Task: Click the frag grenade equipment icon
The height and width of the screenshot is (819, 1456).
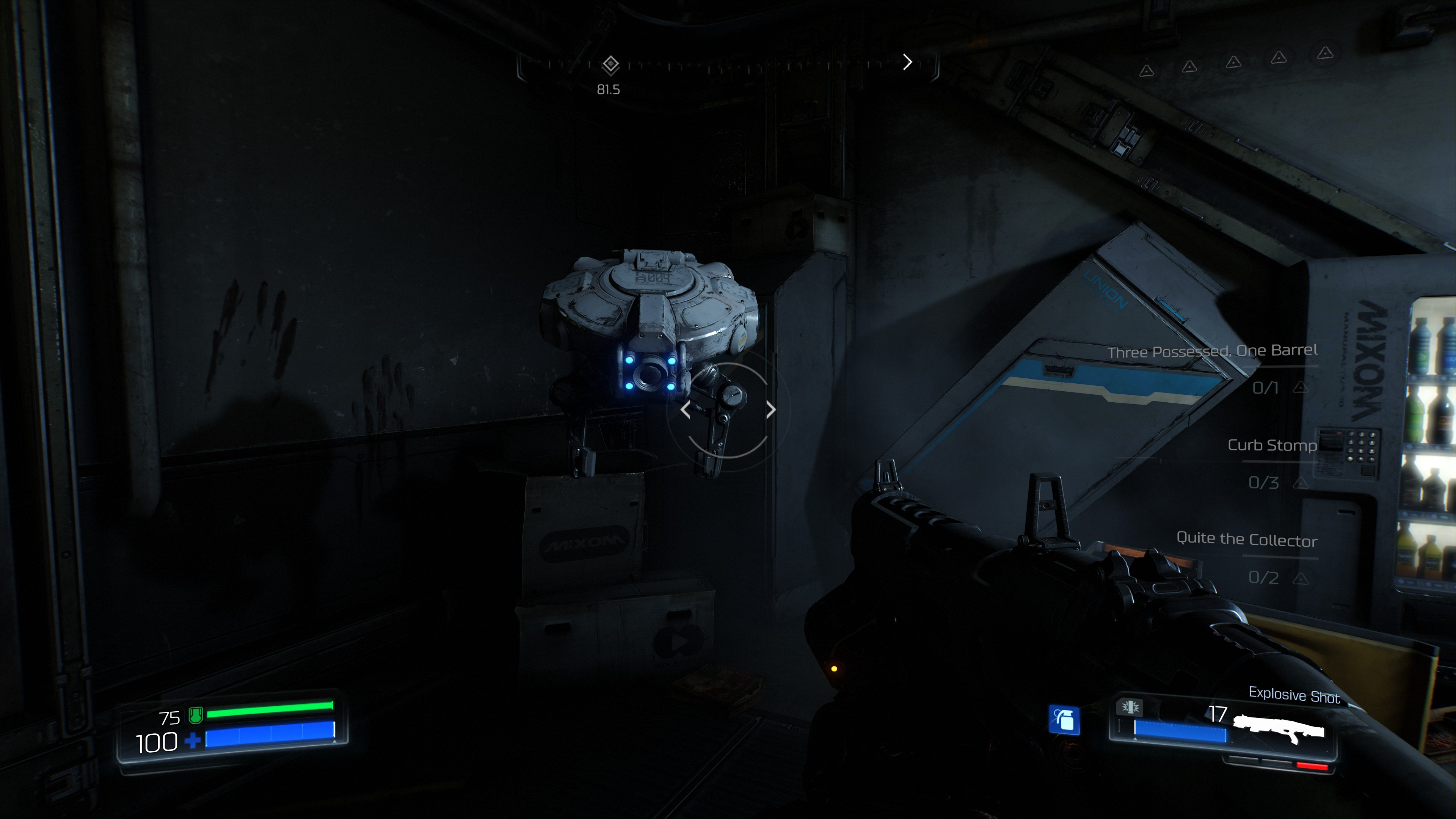Action: point(1064,720)
